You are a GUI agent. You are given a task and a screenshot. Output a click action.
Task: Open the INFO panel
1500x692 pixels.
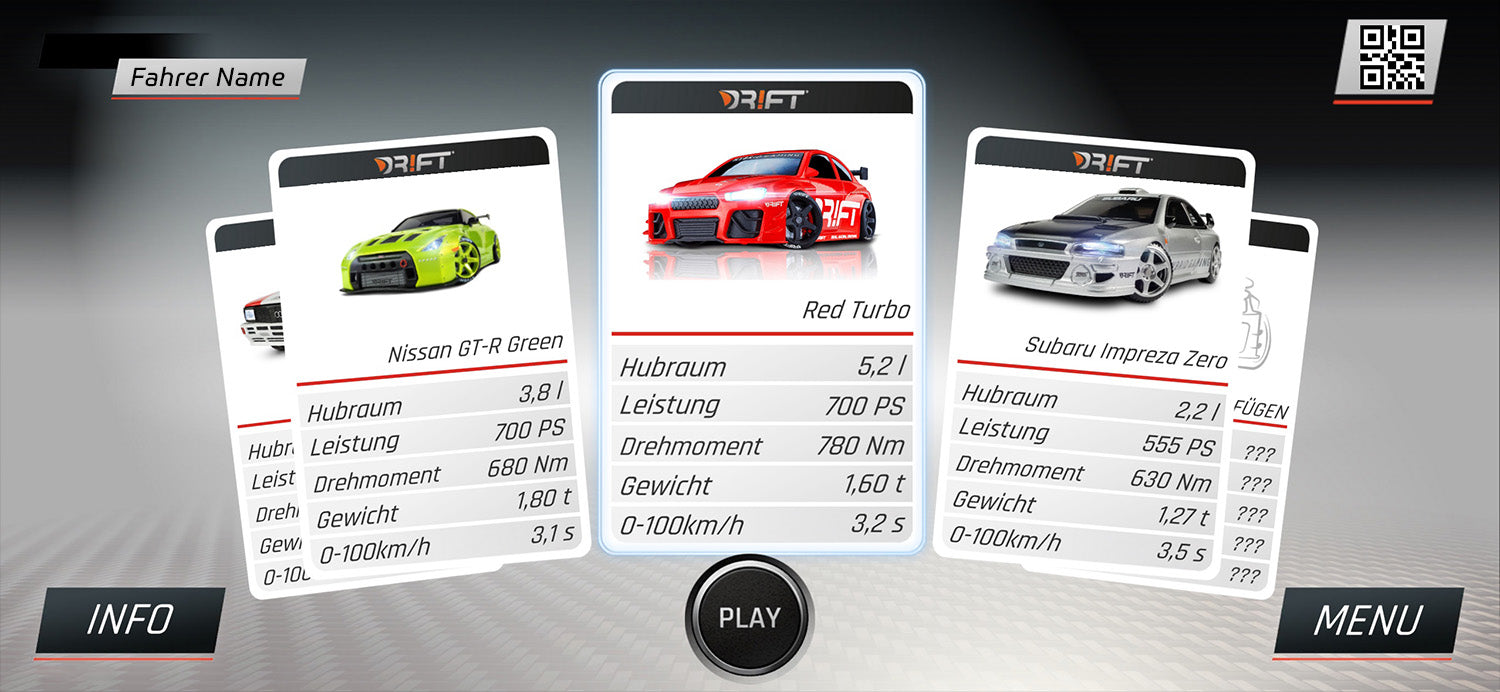tap(130, 621)
